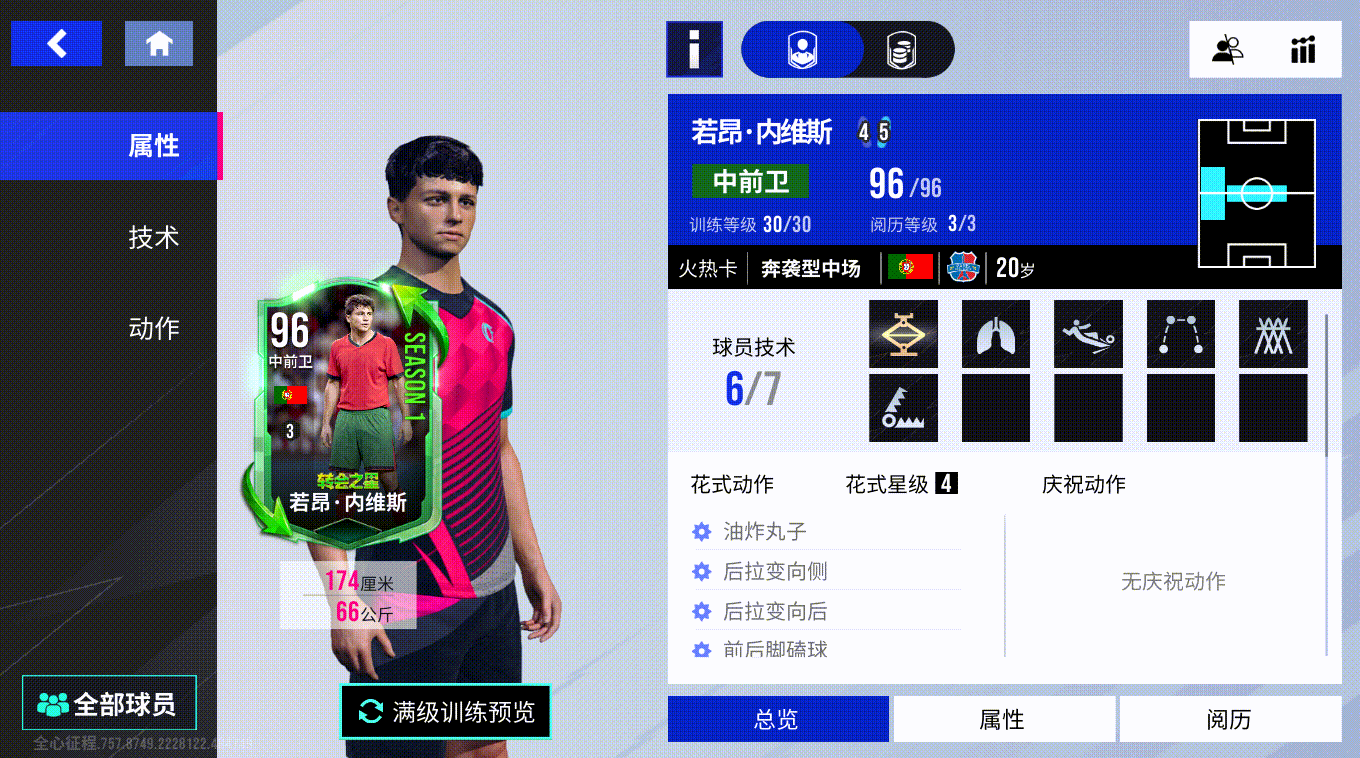Open the bar chart stats icon

coord(1302,49)
